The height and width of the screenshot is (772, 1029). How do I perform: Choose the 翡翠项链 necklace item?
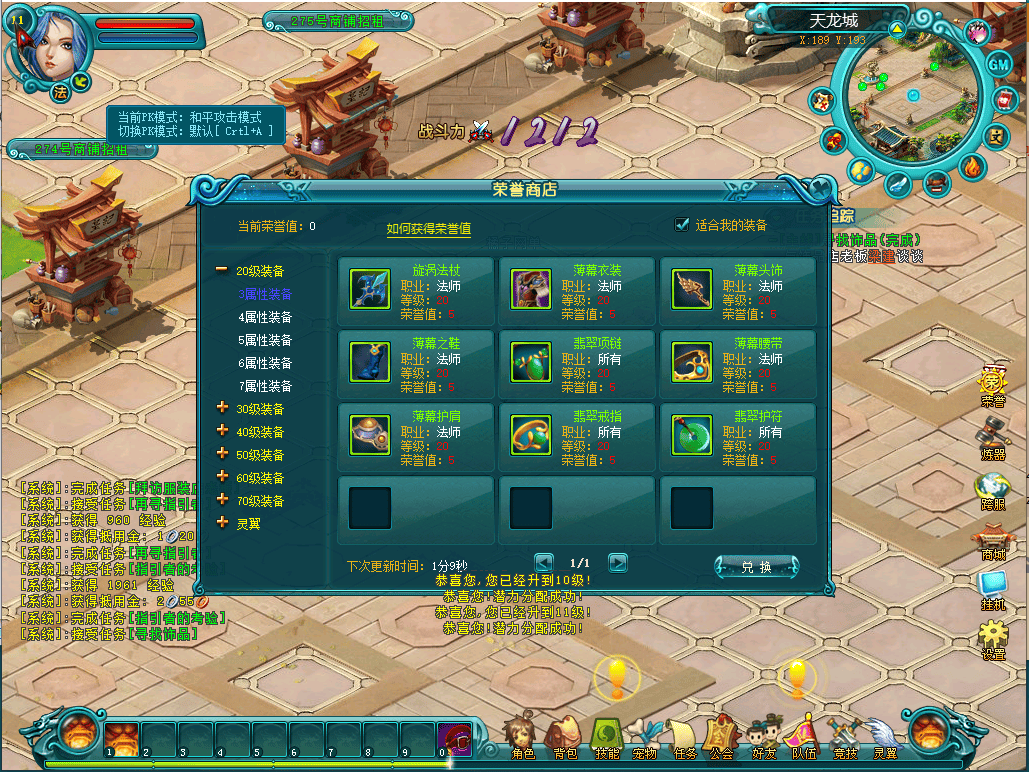coord(531,362)
